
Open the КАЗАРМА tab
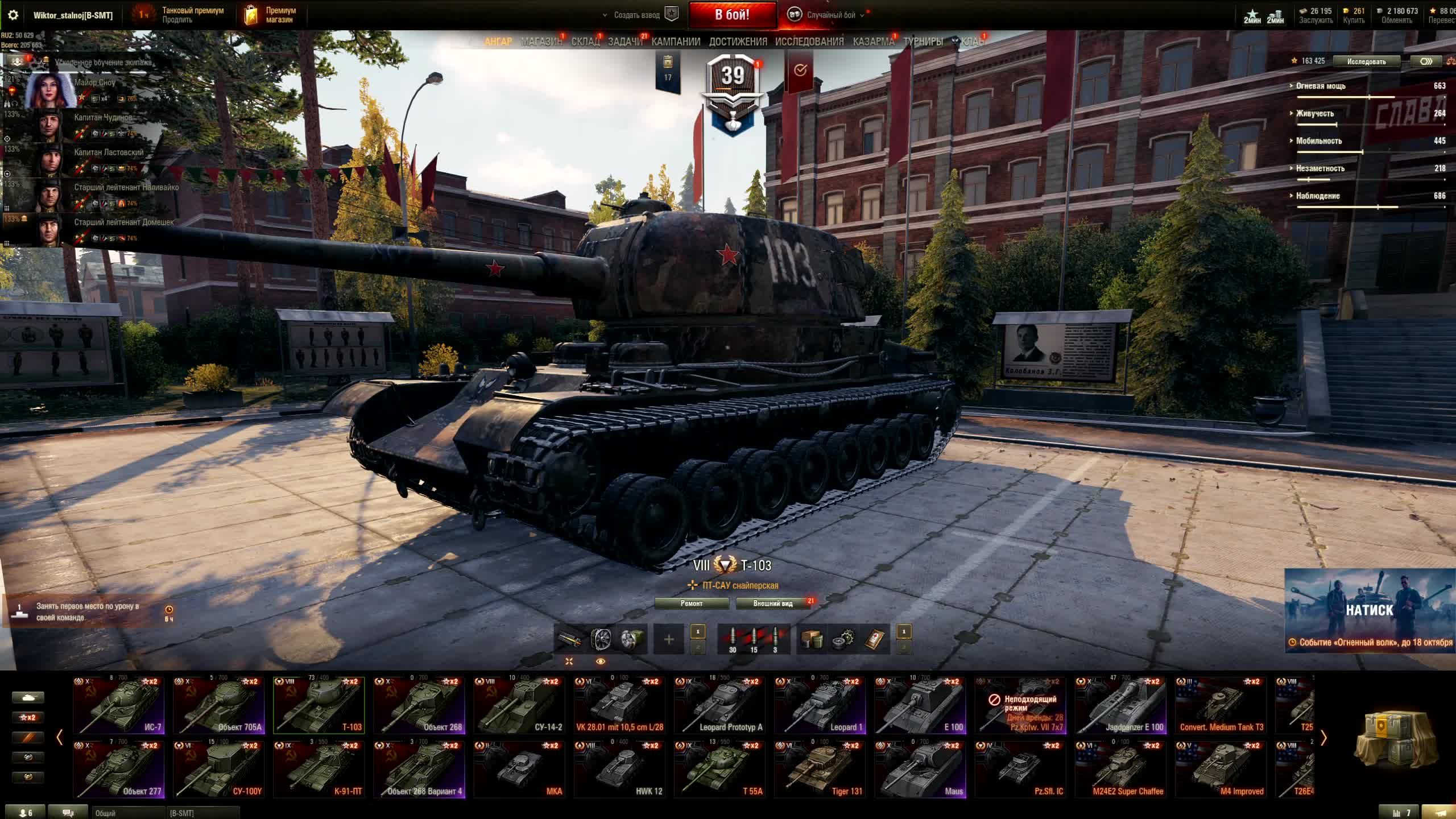point(874,42)
